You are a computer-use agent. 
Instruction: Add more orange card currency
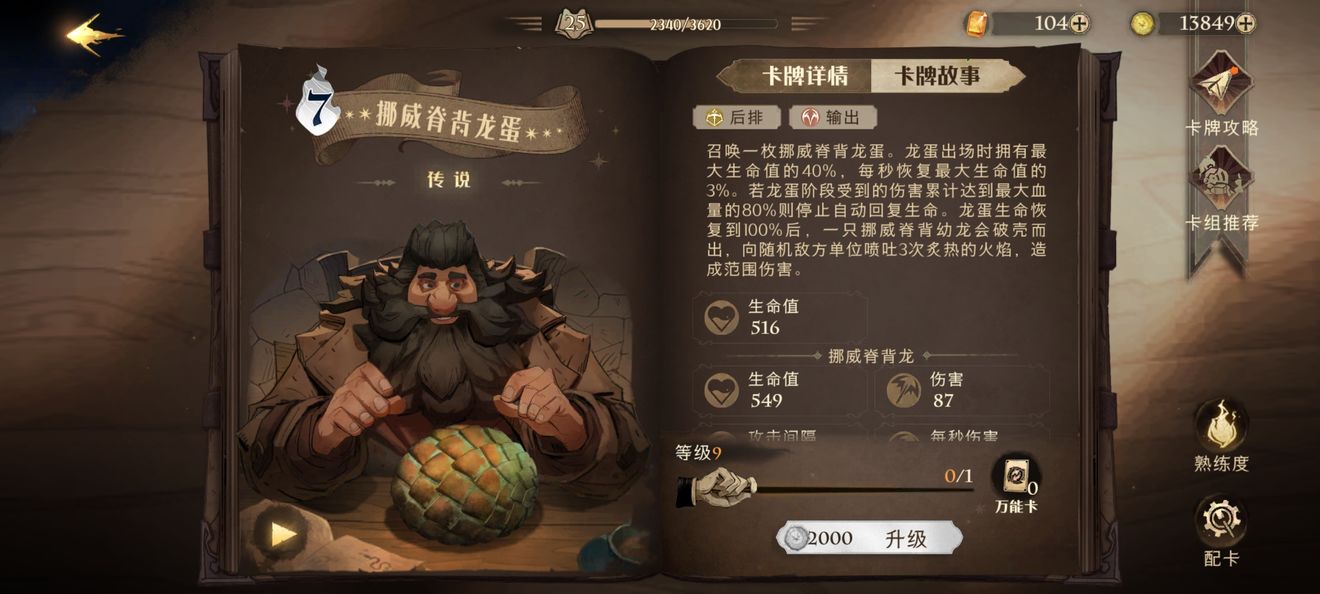tap(1080, 24)
